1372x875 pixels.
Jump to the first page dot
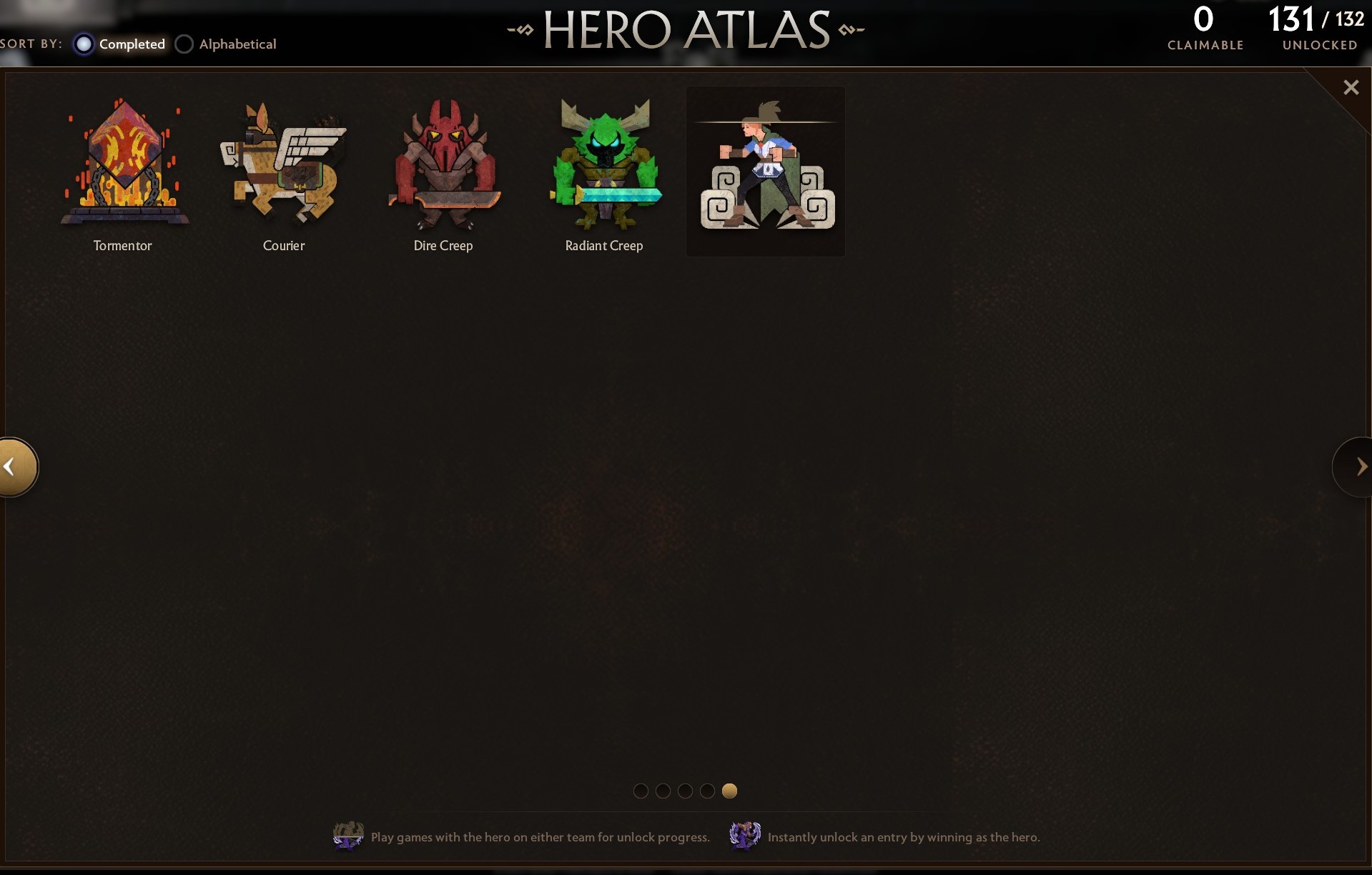click(x=641, y=791)
